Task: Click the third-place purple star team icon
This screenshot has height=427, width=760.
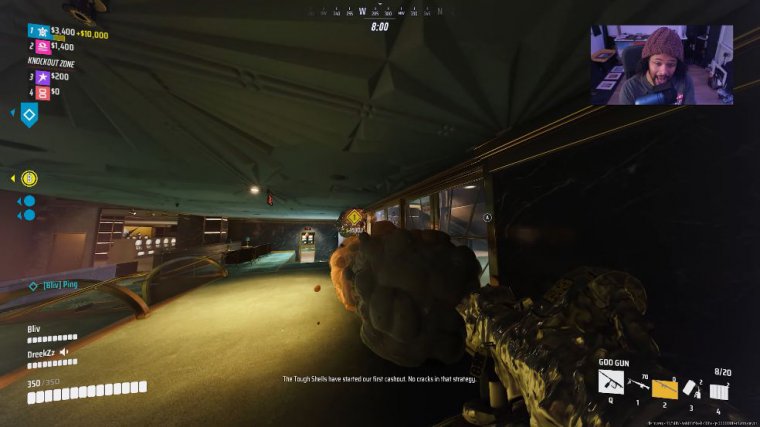Action: [x=42, y=76]
